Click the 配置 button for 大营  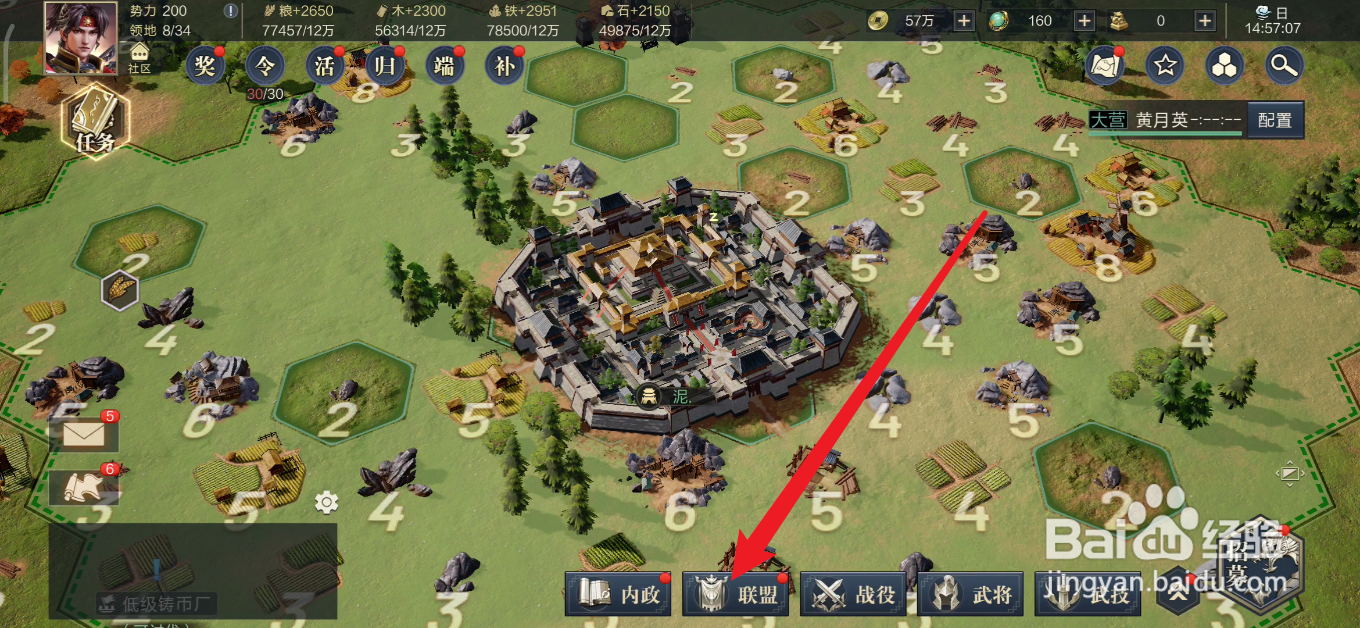(x=1275, y=120)
